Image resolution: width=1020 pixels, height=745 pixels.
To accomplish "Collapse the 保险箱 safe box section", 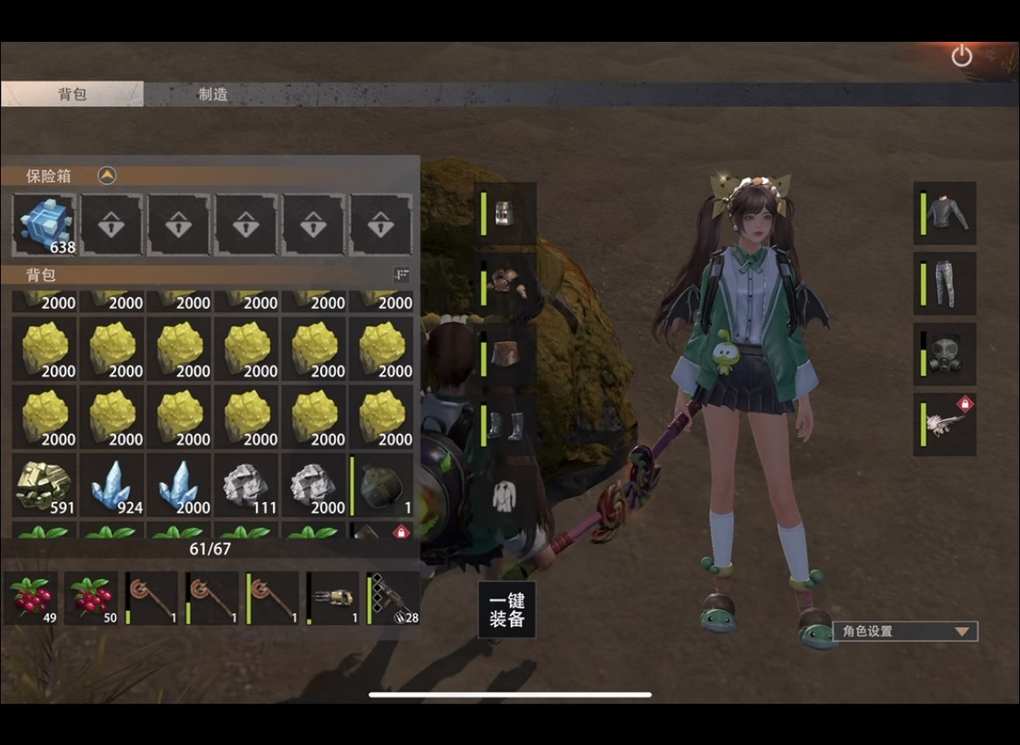I will (x=107, y=176).
